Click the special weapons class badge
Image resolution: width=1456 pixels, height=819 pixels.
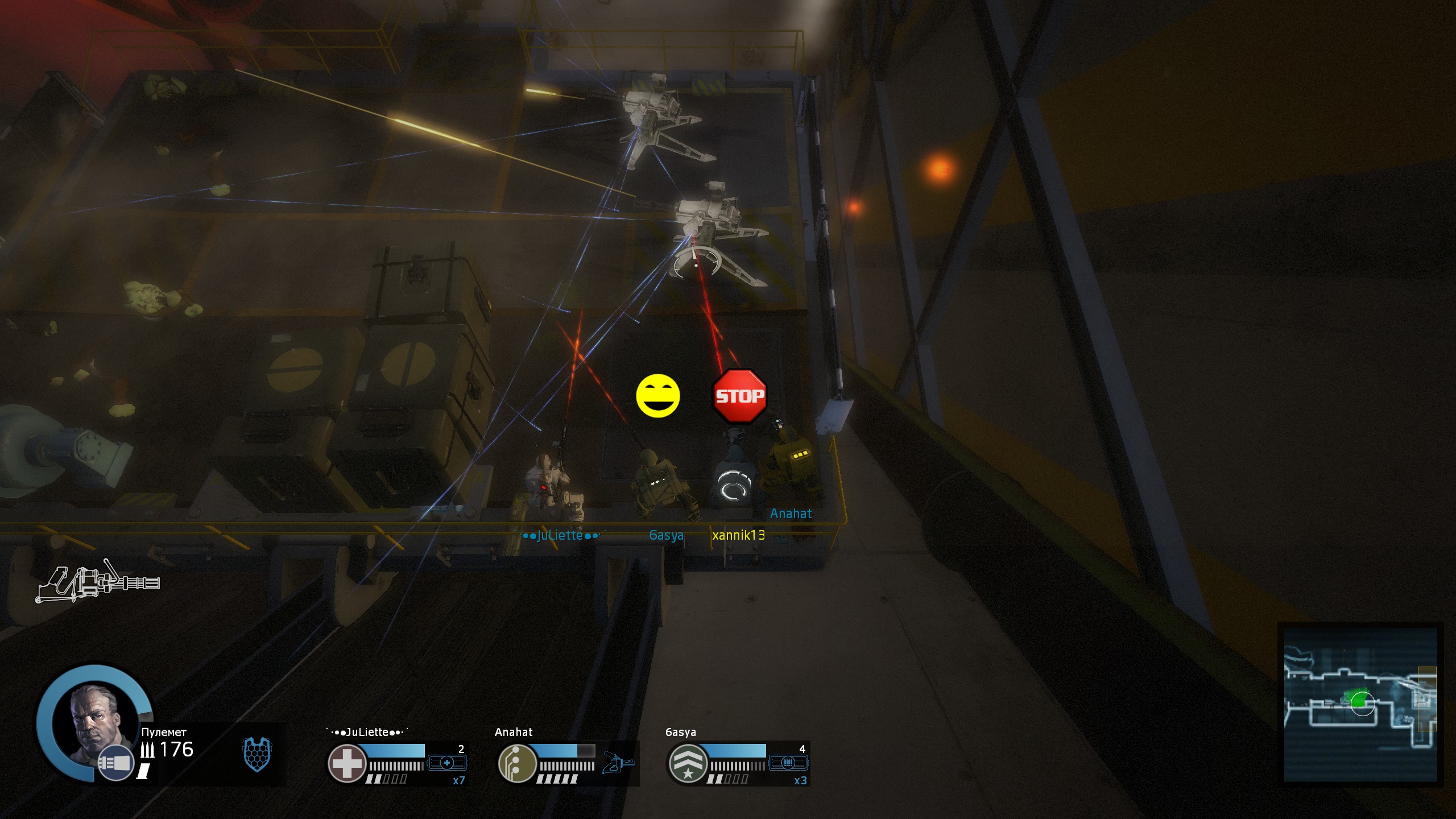(115, 763)
